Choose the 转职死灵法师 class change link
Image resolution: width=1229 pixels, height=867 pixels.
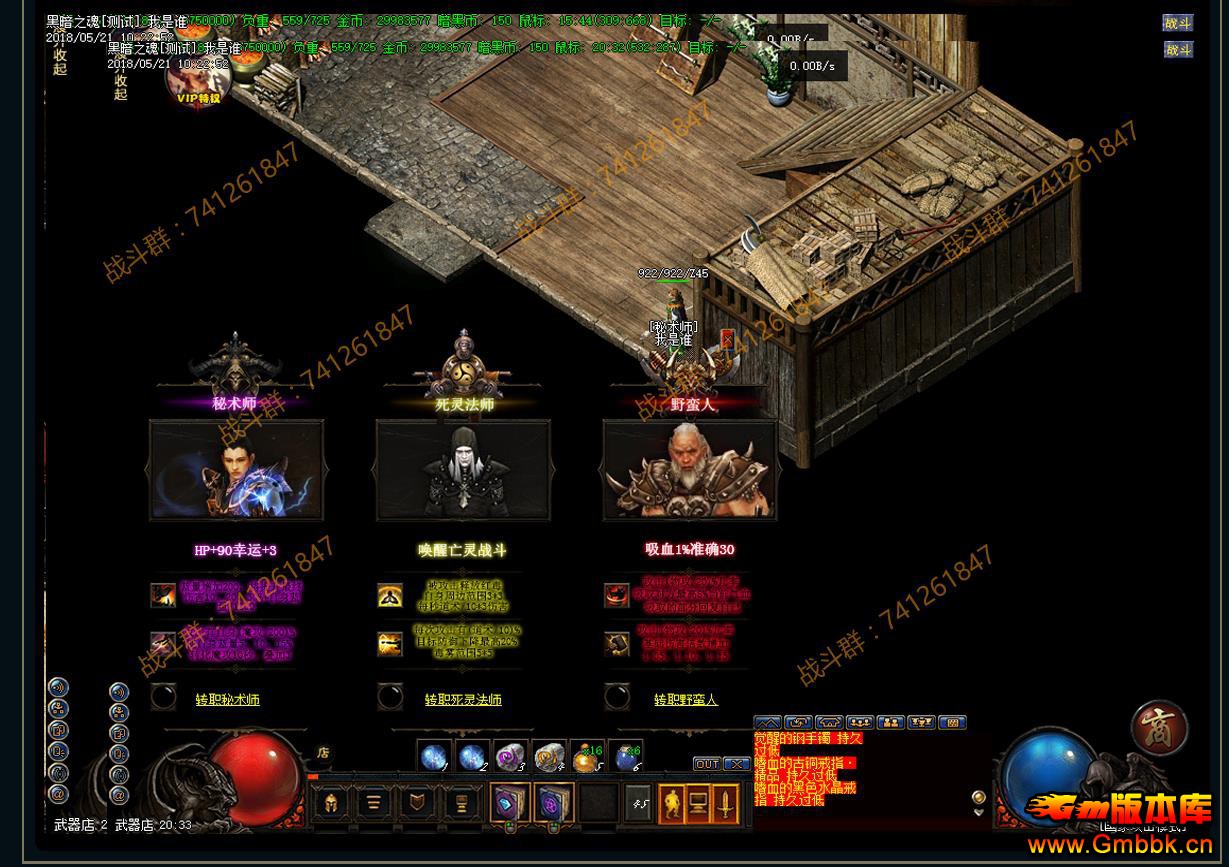463,700
